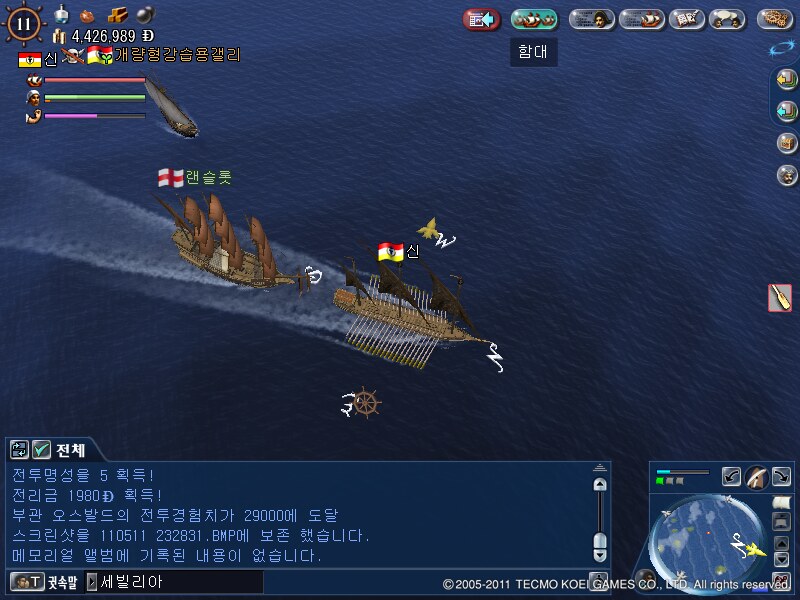Click the cyan arrow round side button
Image resolution: width=800 pixels, height=600 pixels.
(787, 110)
